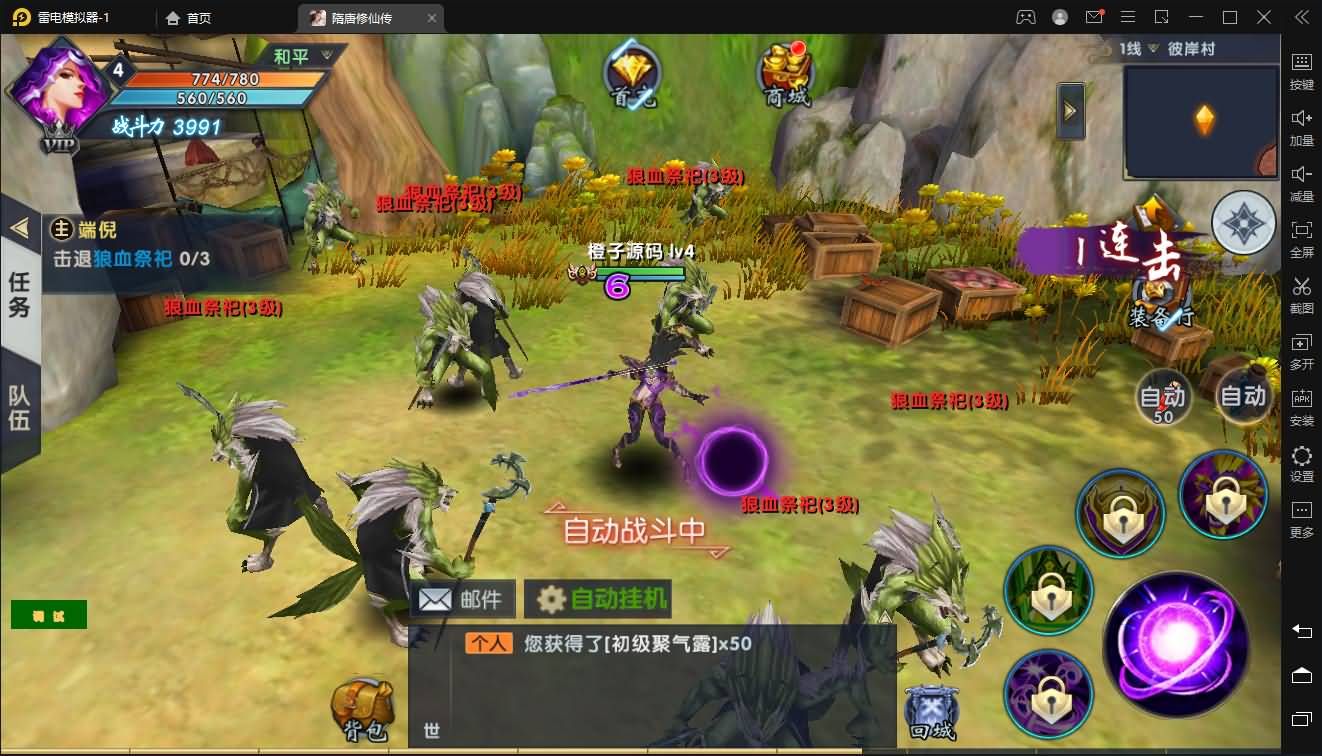Select the 击退狼血祭祀 quest tracker entry
Image resolution: width=1322 pixels, height=756 pixels.
[x=132, y=258]
